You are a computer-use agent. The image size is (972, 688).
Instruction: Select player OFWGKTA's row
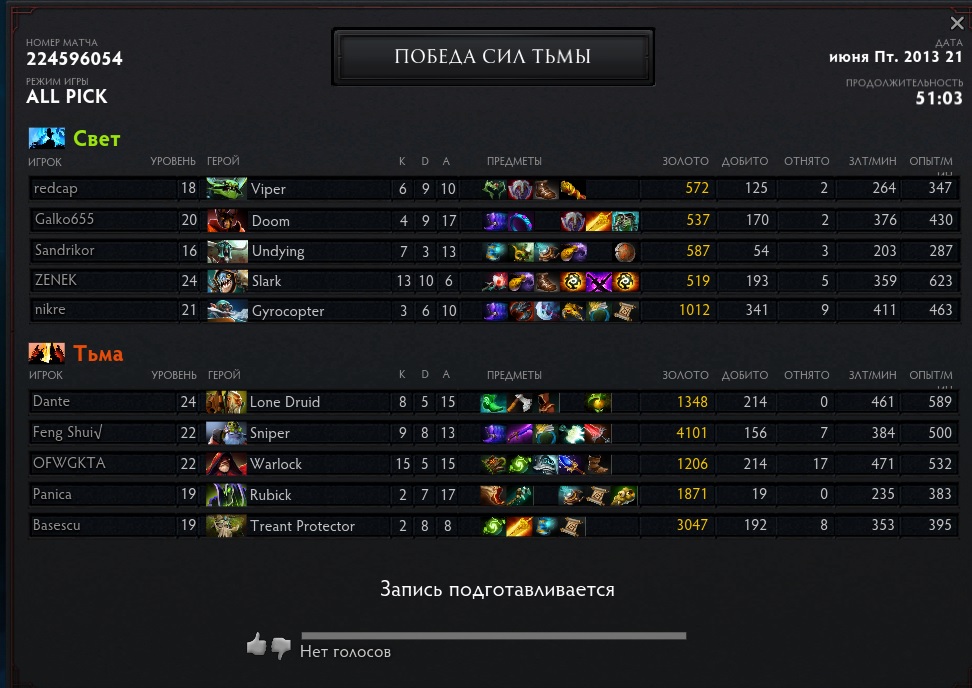click(x=69, y=464)
